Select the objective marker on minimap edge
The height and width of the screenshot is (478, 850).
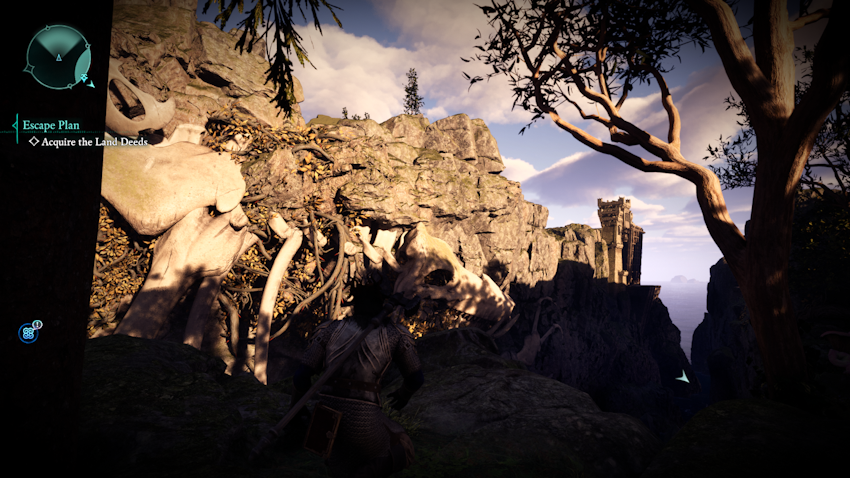pos(89,82)
